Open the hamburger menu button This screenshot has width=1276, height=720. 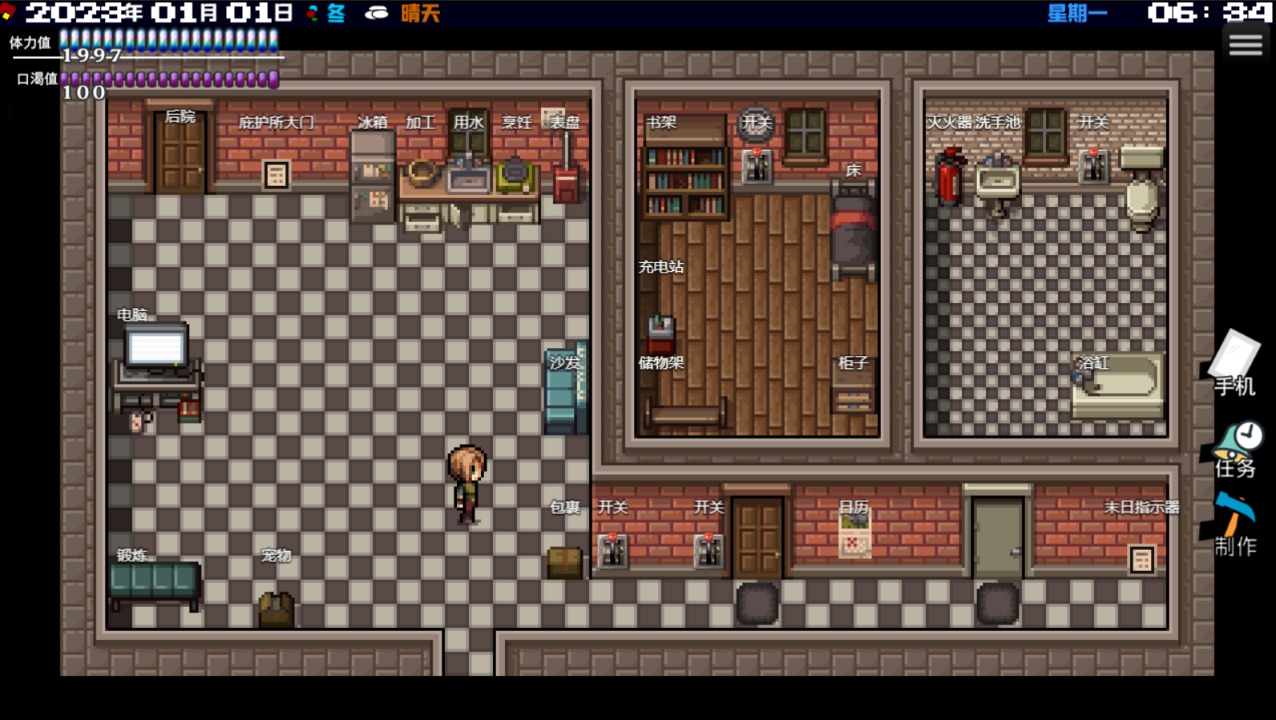click(1245, 45)
